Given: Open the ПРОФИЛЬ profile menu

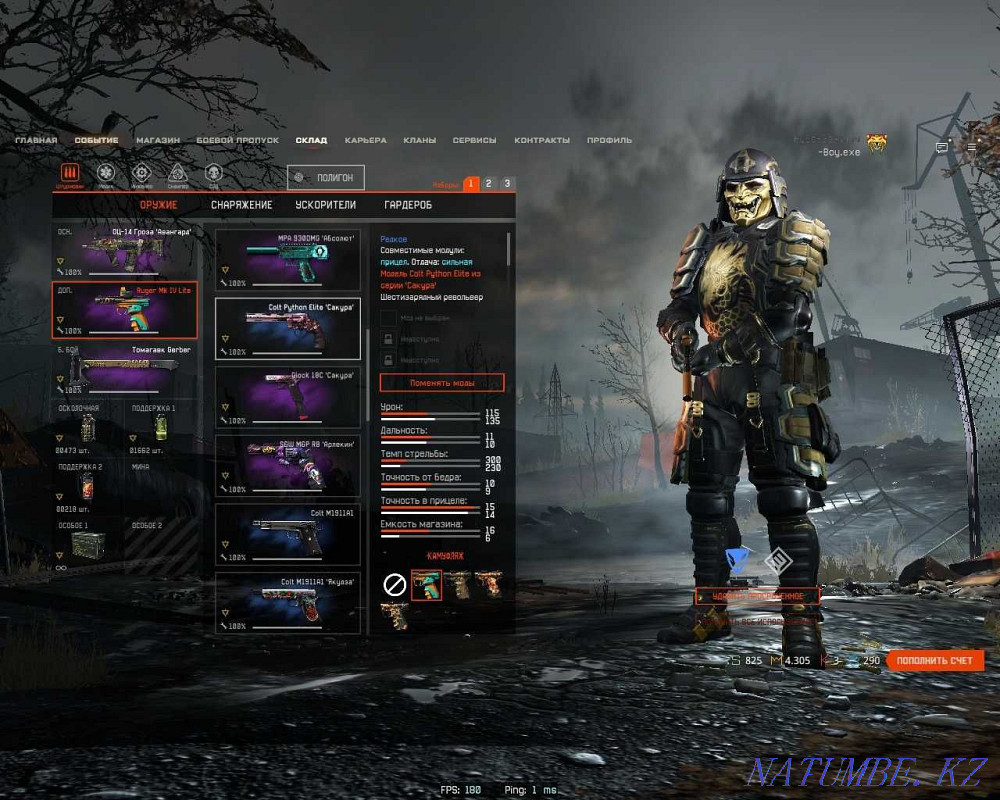Looking at the screenshot, I should tap(609, 141).
